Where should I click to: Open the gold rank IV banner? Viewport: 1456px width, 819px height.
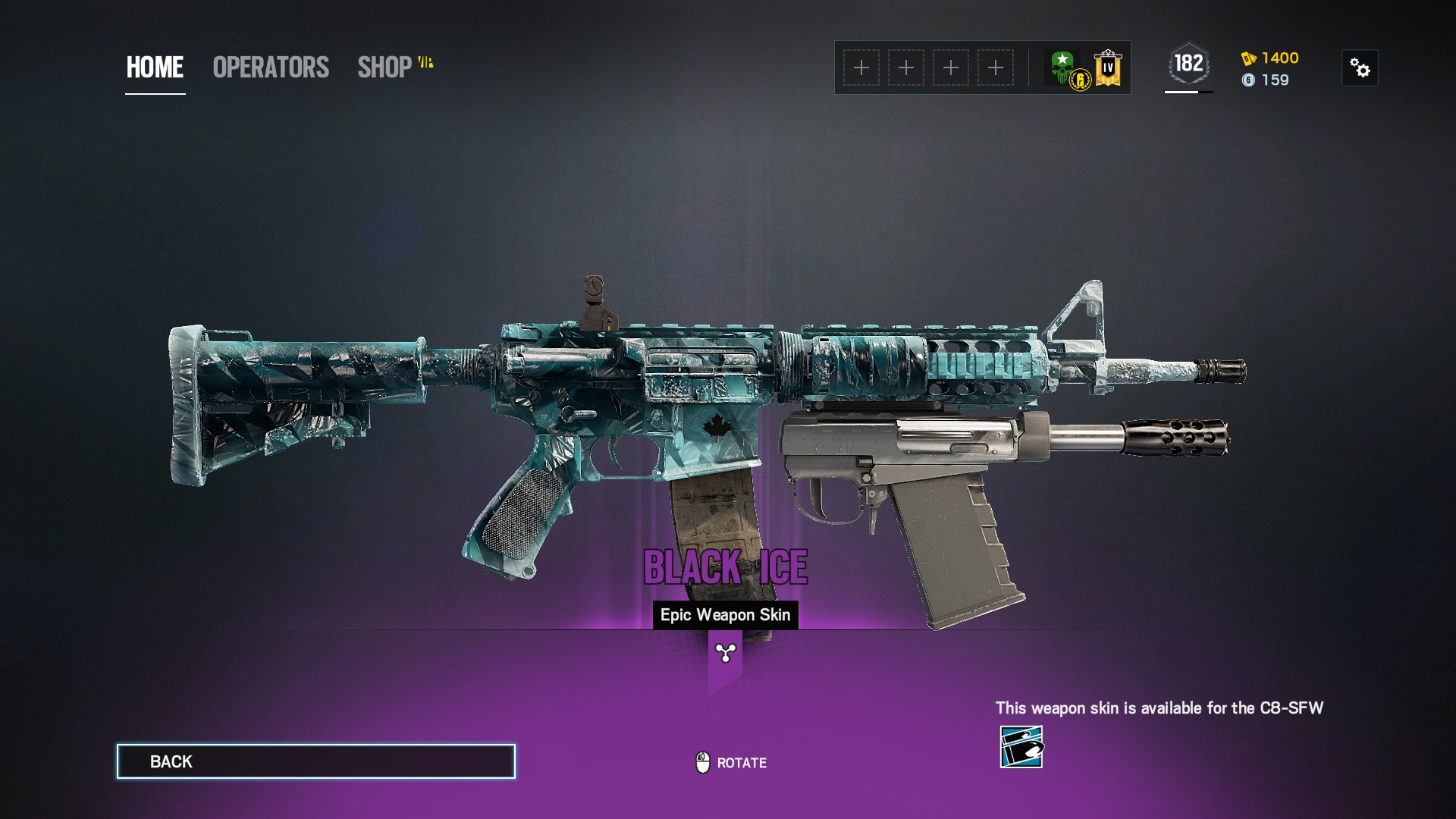point(1108,67)
